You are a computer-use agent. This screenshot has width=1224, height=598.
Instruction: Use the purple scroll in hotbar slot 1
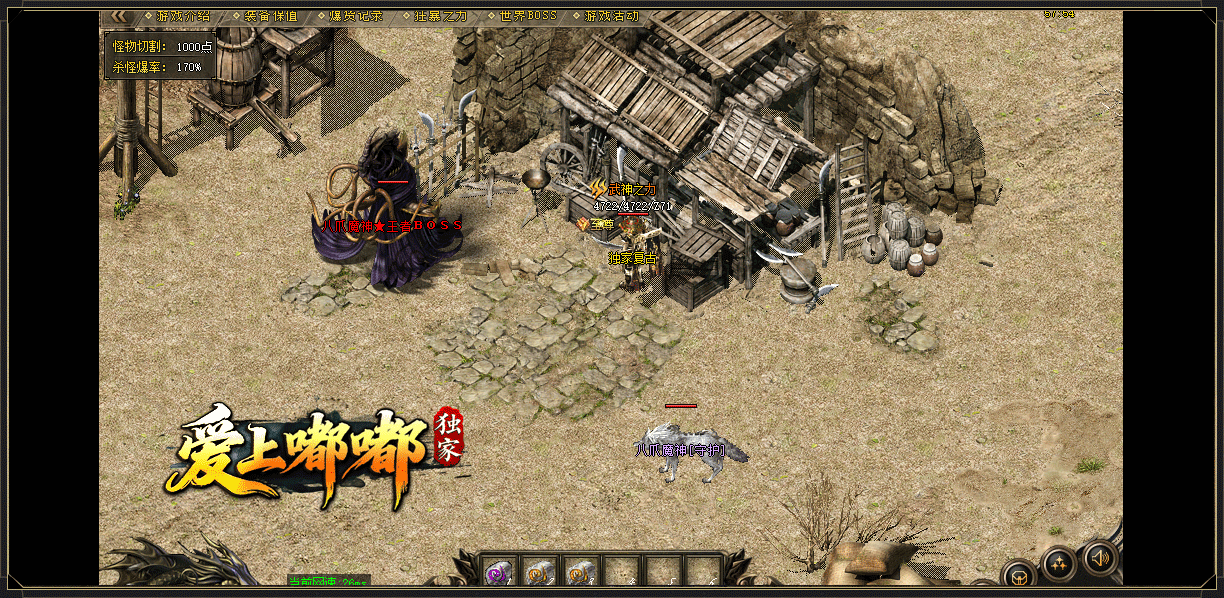pyautogui.click(x=499, y=572)
